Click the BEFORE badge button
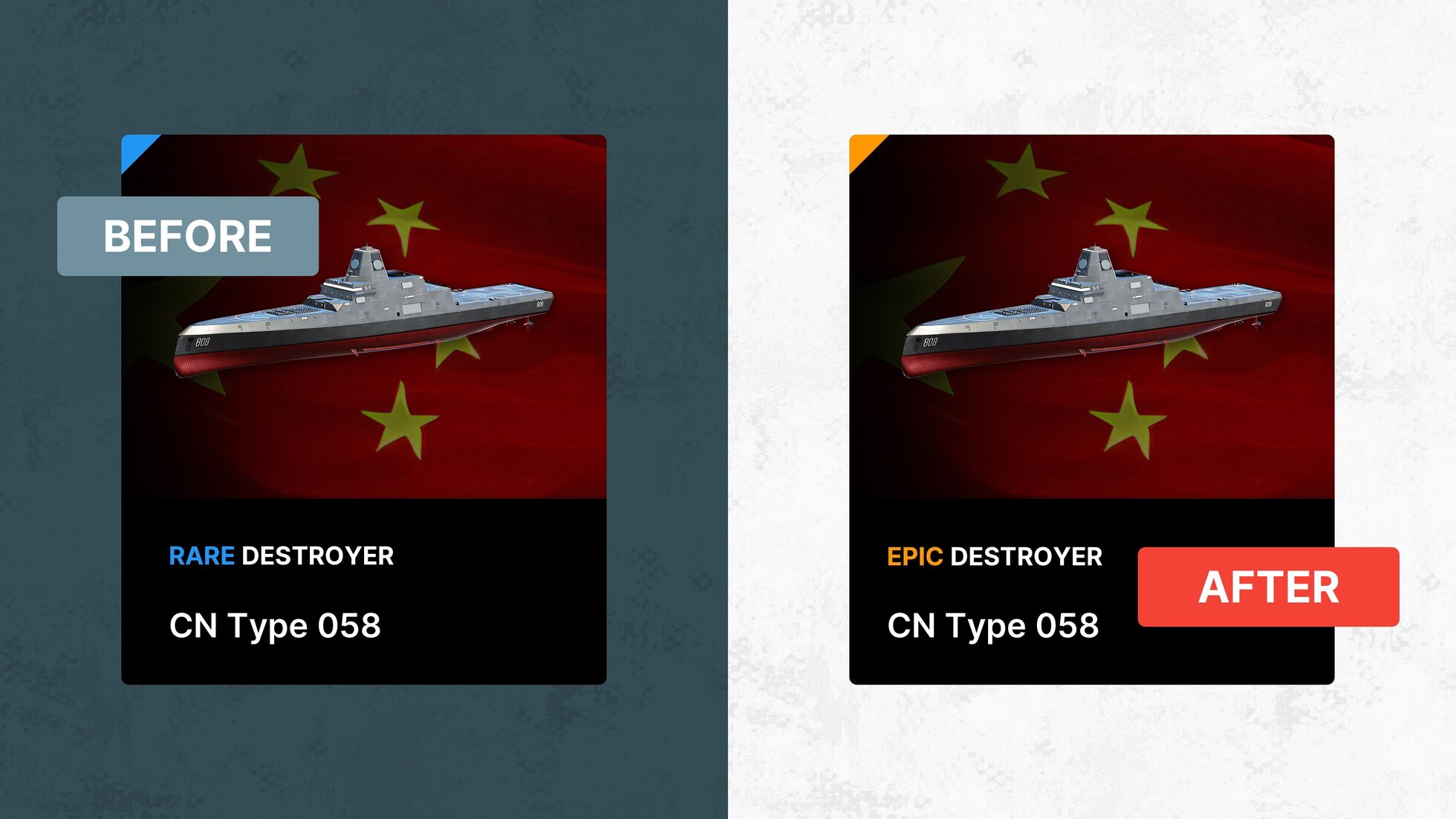 point(187,235)
